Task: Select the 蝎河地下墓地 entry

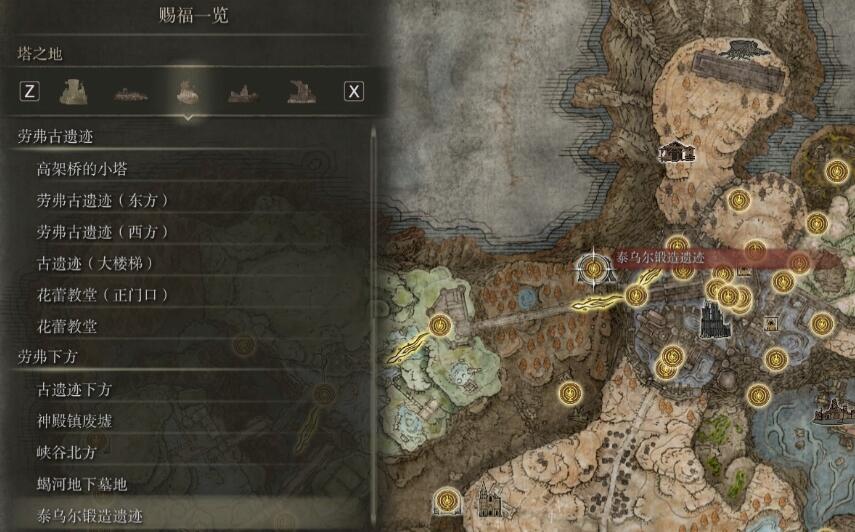Action: click(82, 485)
